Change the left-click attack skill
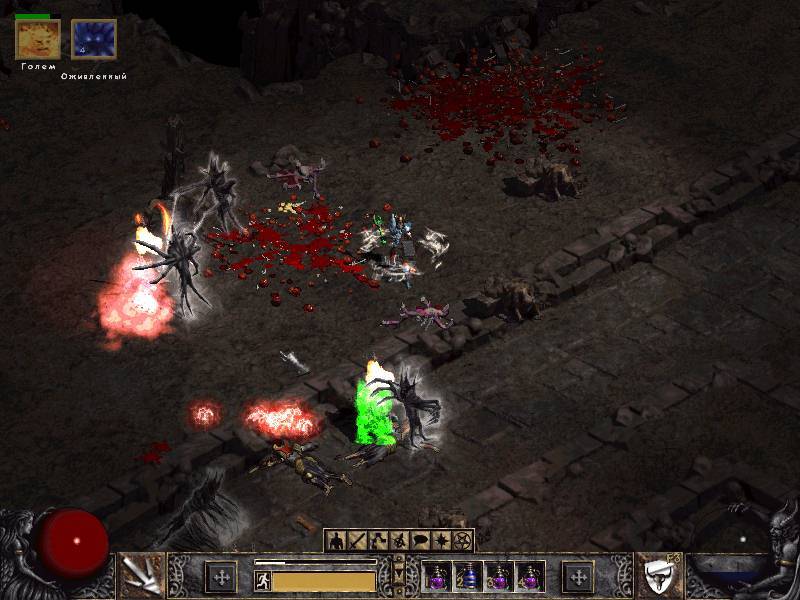 (x=141, y=575)
